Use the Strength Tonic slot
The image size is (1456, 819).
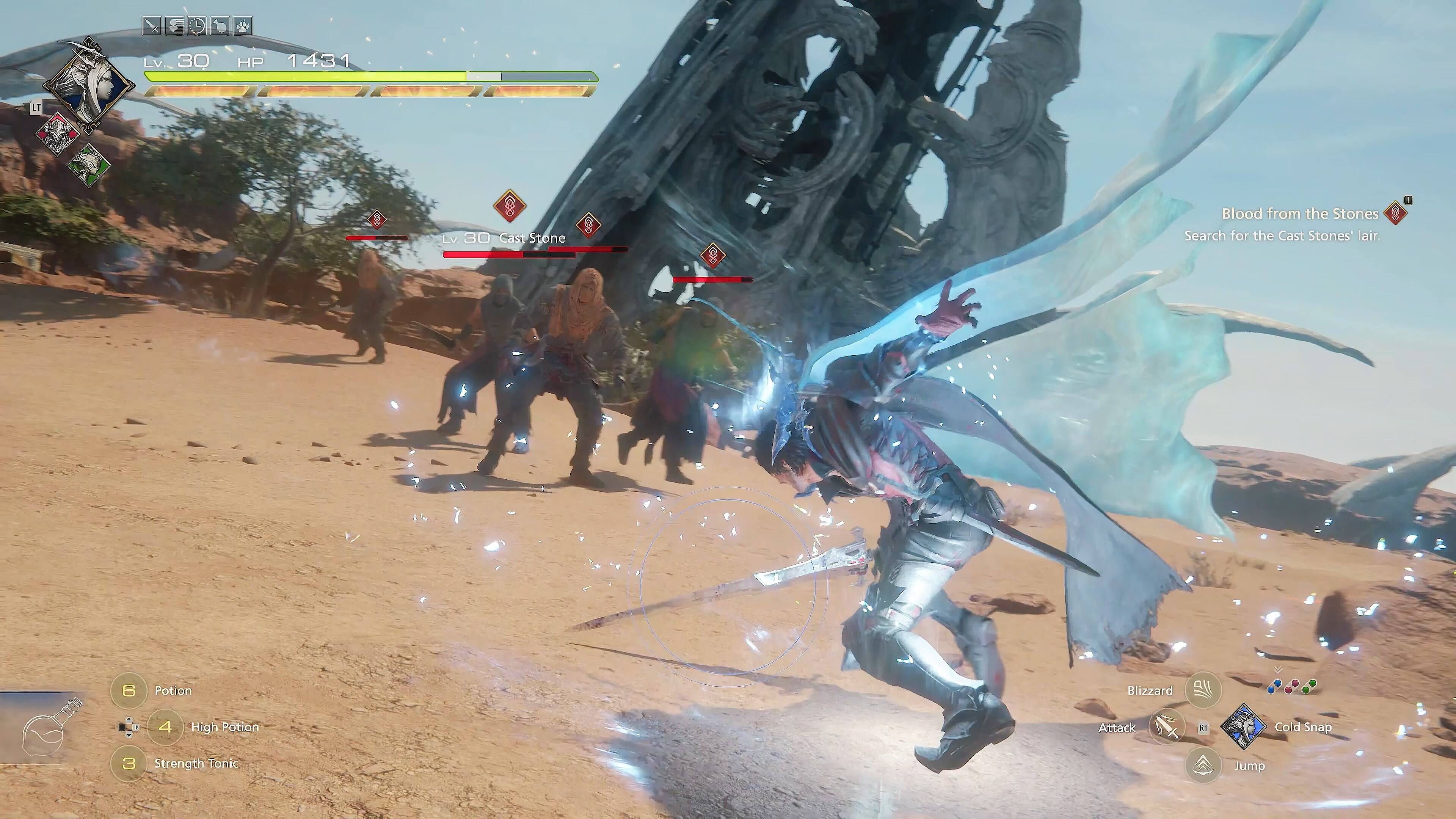point(129,764)
